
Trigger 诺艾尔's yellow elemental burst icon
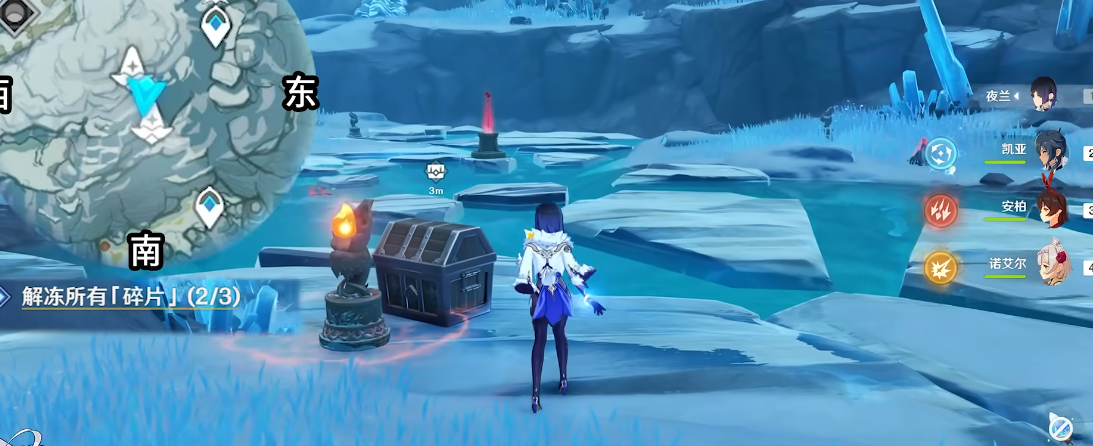[x=940, y=267]
